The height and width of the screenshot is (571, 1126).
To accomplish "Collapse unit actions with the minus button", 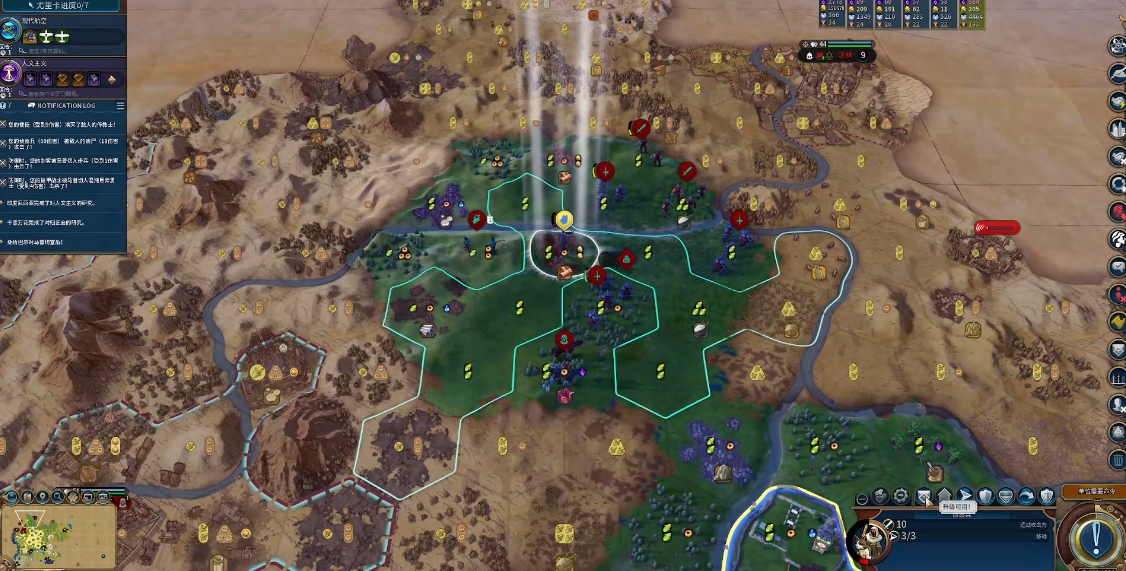I will [x=862, y=498].
